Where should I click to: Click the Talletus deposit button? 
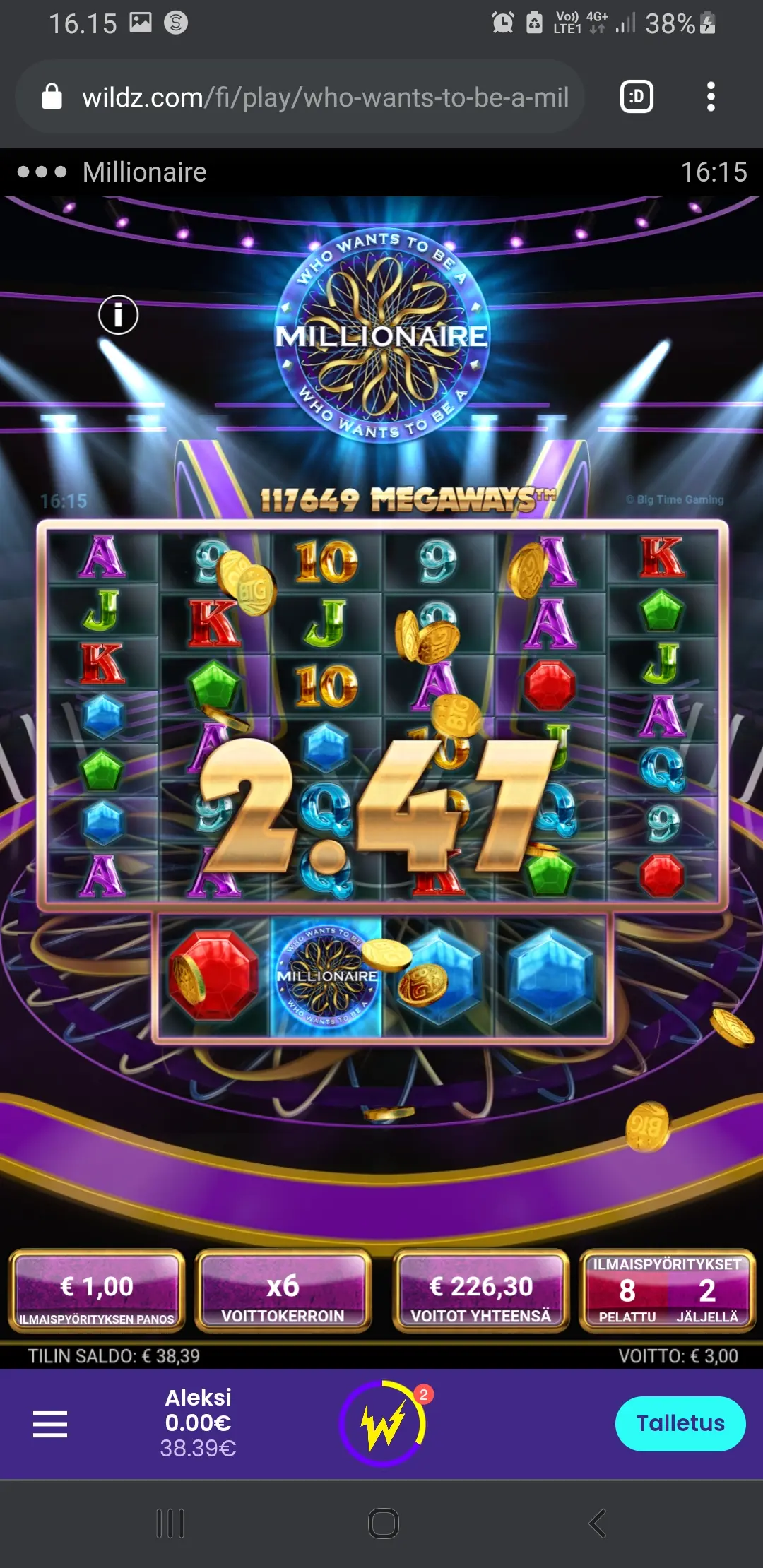click(680, 1423)
